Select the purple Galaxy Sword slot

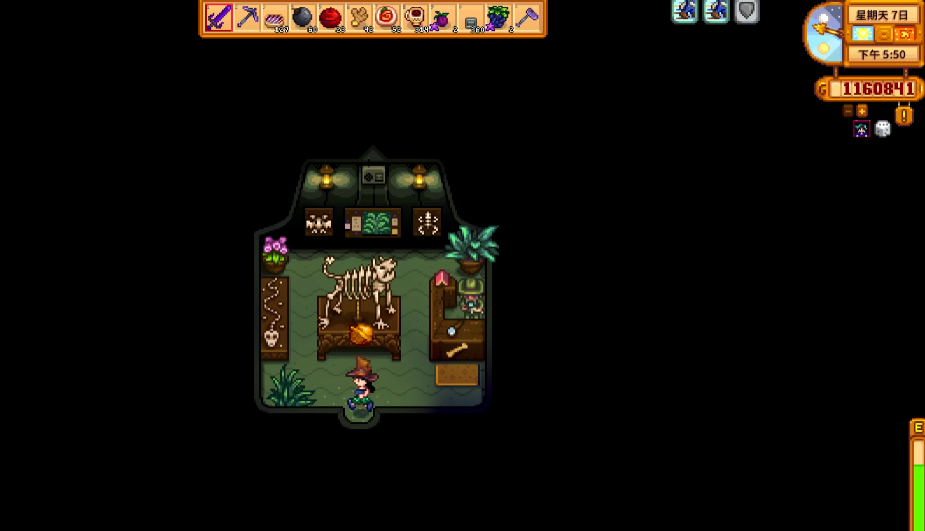[x=219, y=18]
